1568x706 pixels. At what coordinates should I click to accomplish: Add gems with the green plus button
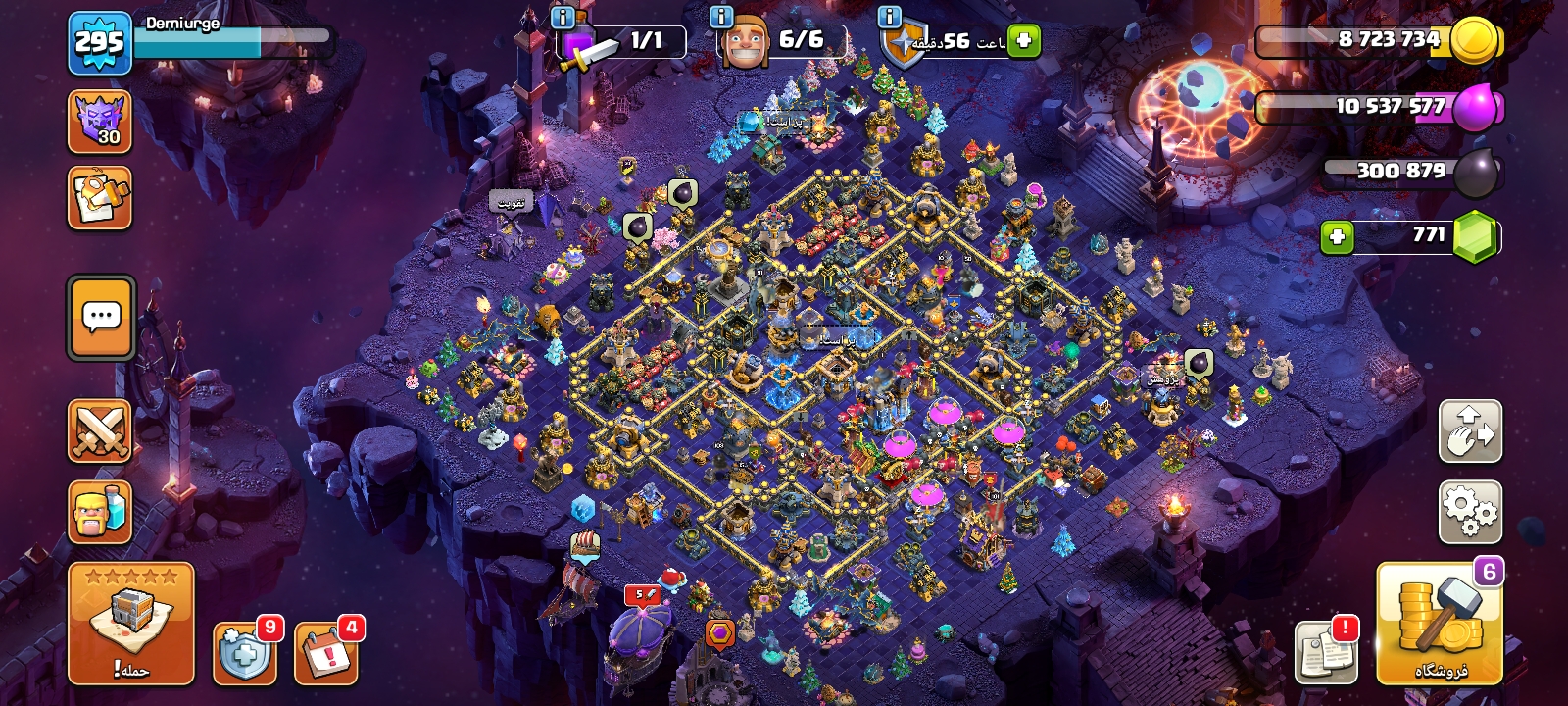point(1337,236)
